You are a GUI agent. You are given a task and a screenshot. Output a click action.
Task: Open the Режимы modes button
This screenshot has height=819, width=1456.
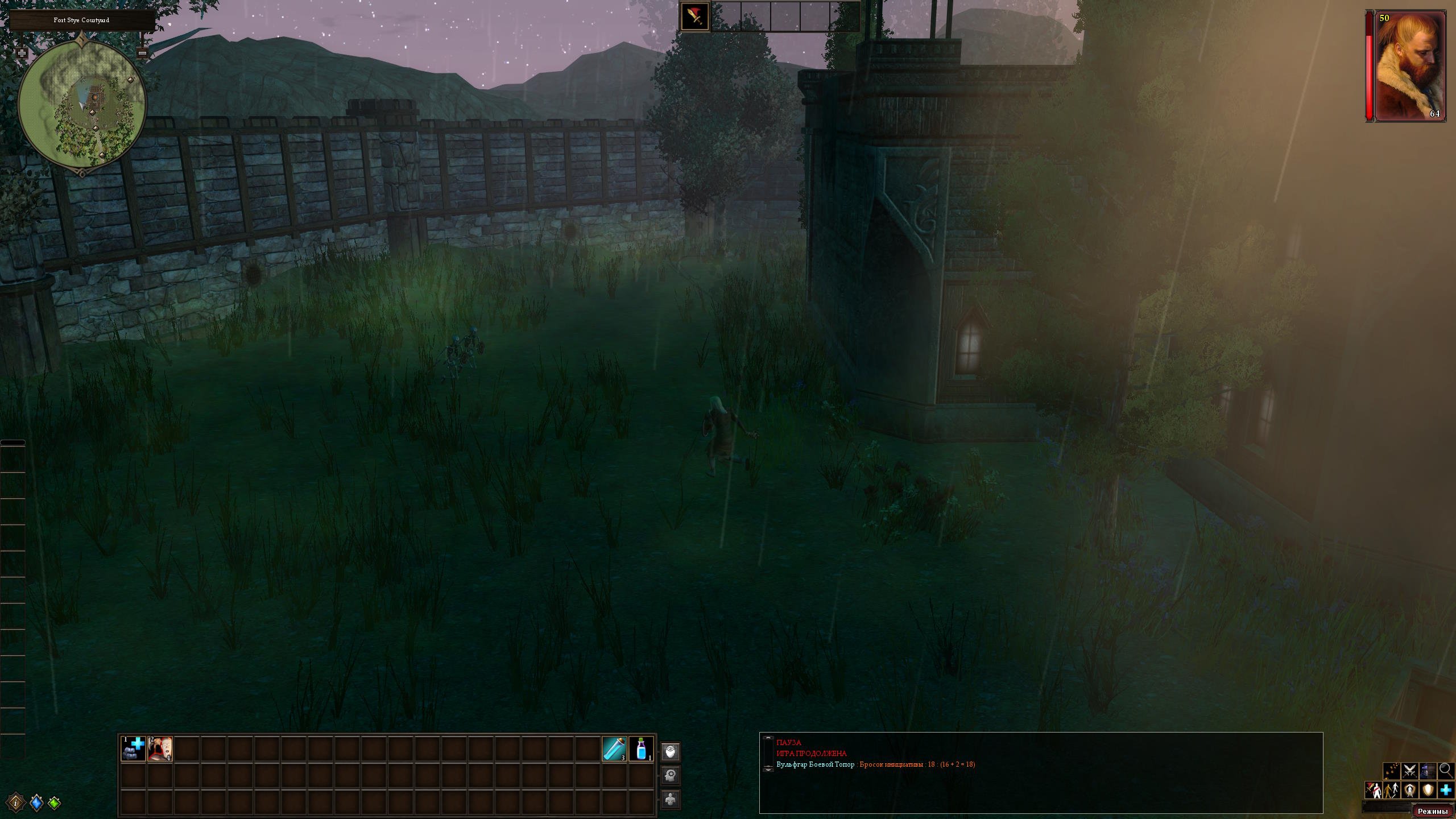1432,812
